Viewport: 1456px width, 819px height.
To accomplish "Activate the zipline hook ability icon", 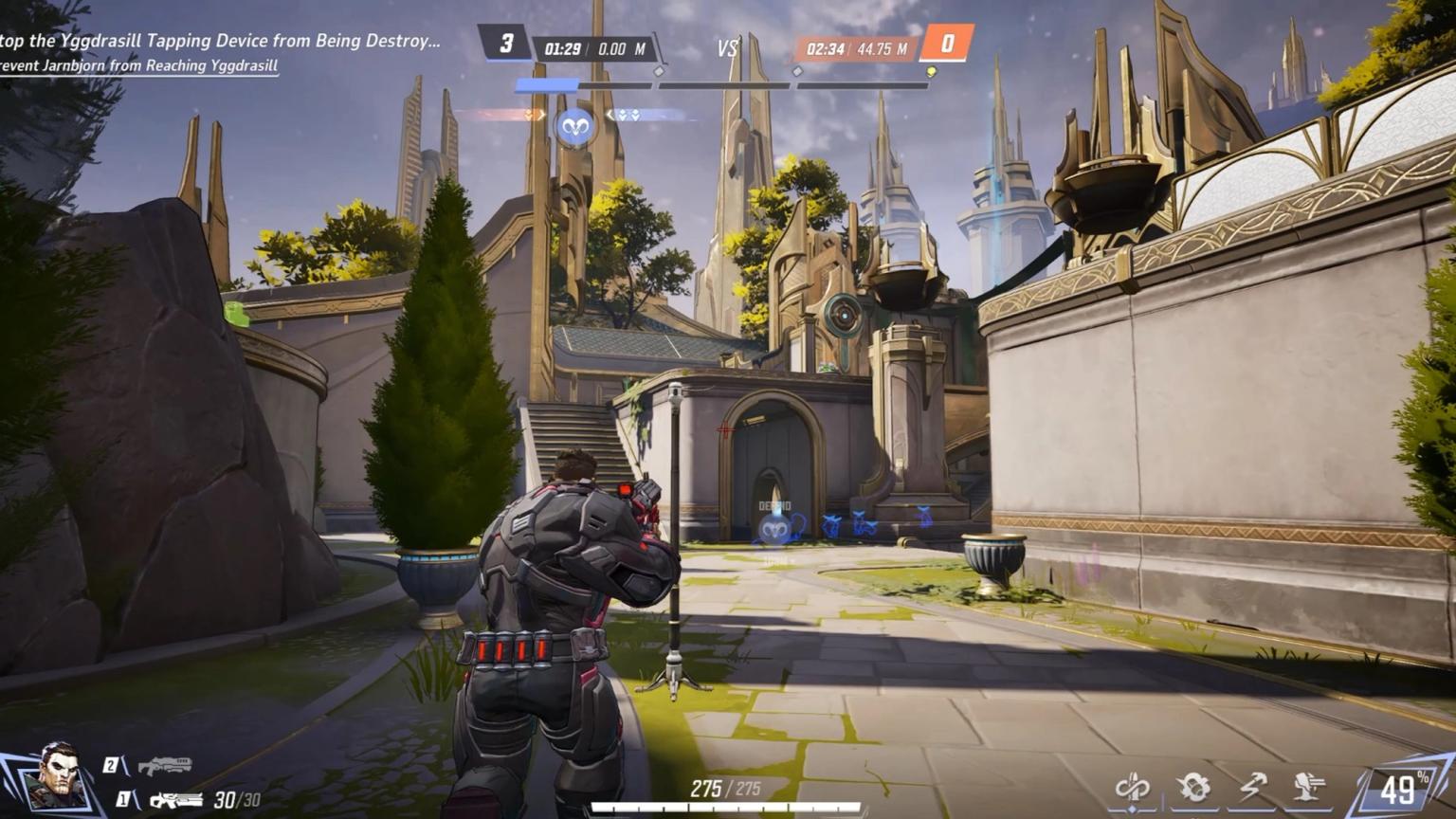I will point(1253,787).
